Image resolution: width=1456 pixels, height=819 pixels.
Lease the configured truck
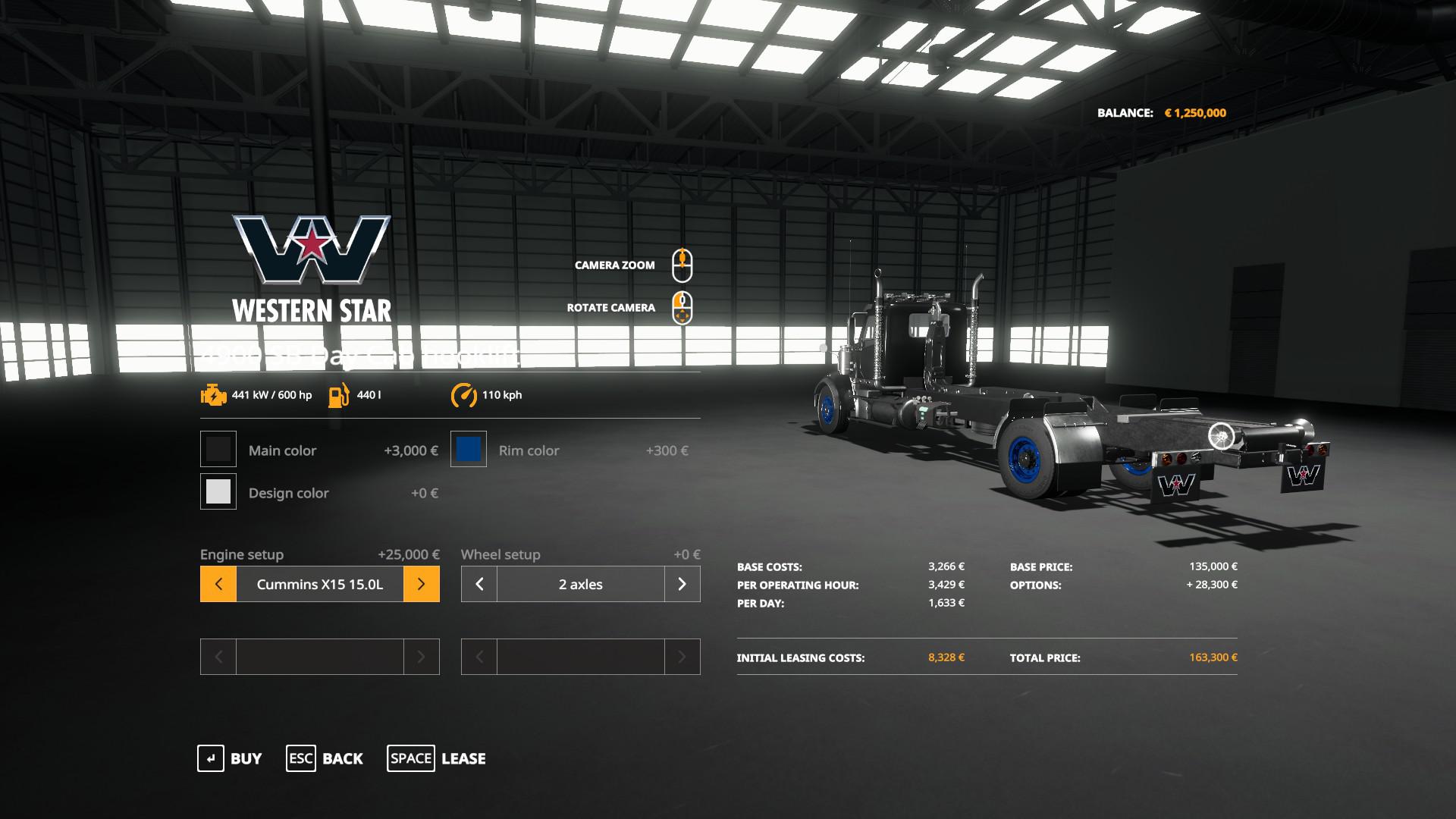pos(437,758)
